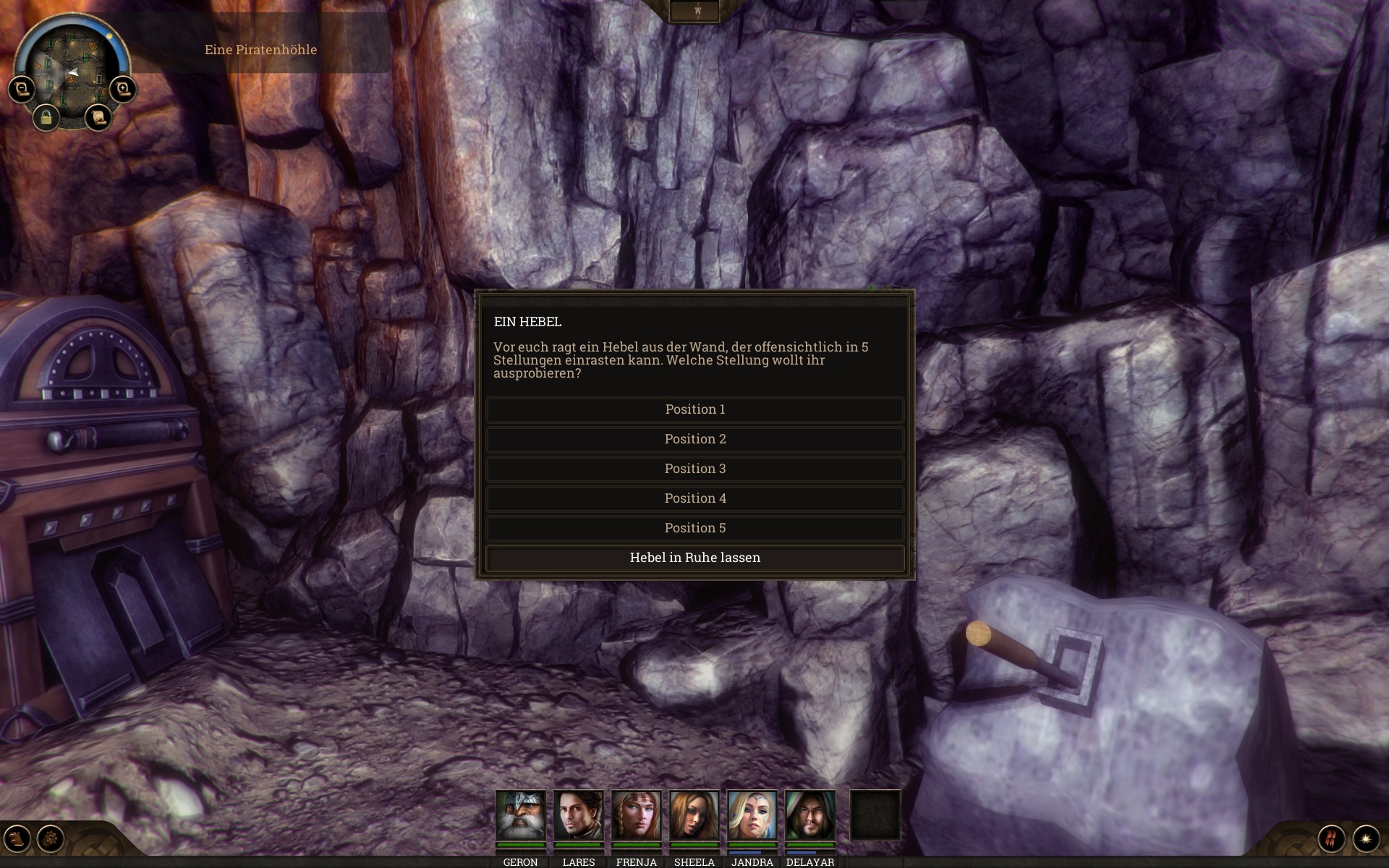Click the glowing light burst icon
This screenshot has height=868, width=1389.
(x=1366, y=838)
